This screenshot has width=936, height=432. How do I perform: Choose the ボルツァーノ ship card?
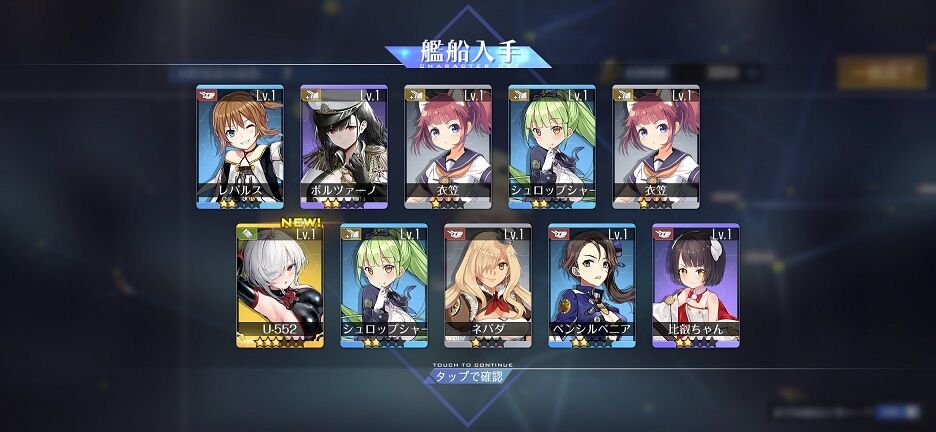(x=344, y=146)
